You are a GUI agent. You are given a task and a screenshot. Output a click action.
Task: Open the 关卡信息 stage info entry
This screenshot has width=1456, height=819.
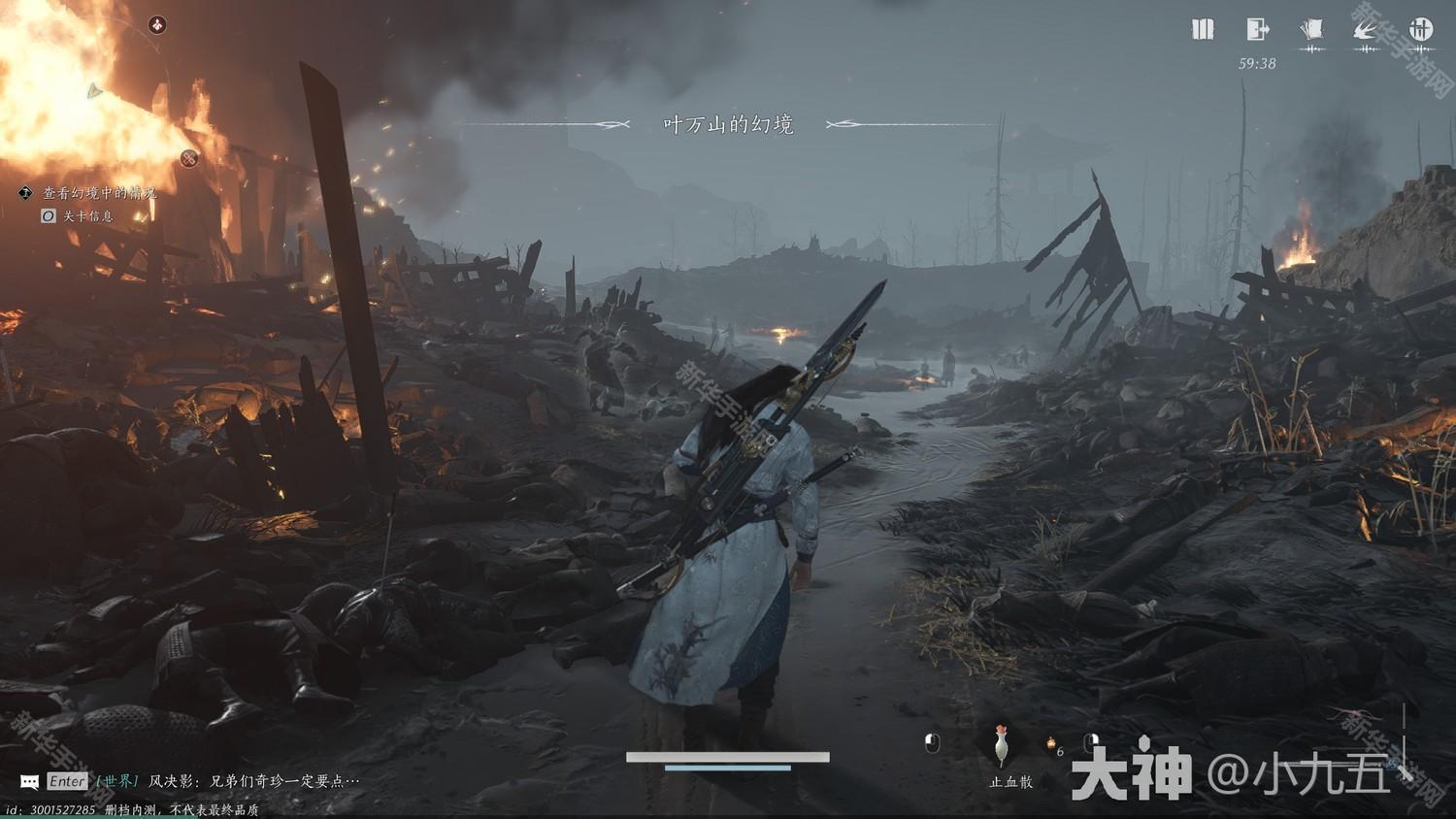pyautogui.click(x=87, y=215)
